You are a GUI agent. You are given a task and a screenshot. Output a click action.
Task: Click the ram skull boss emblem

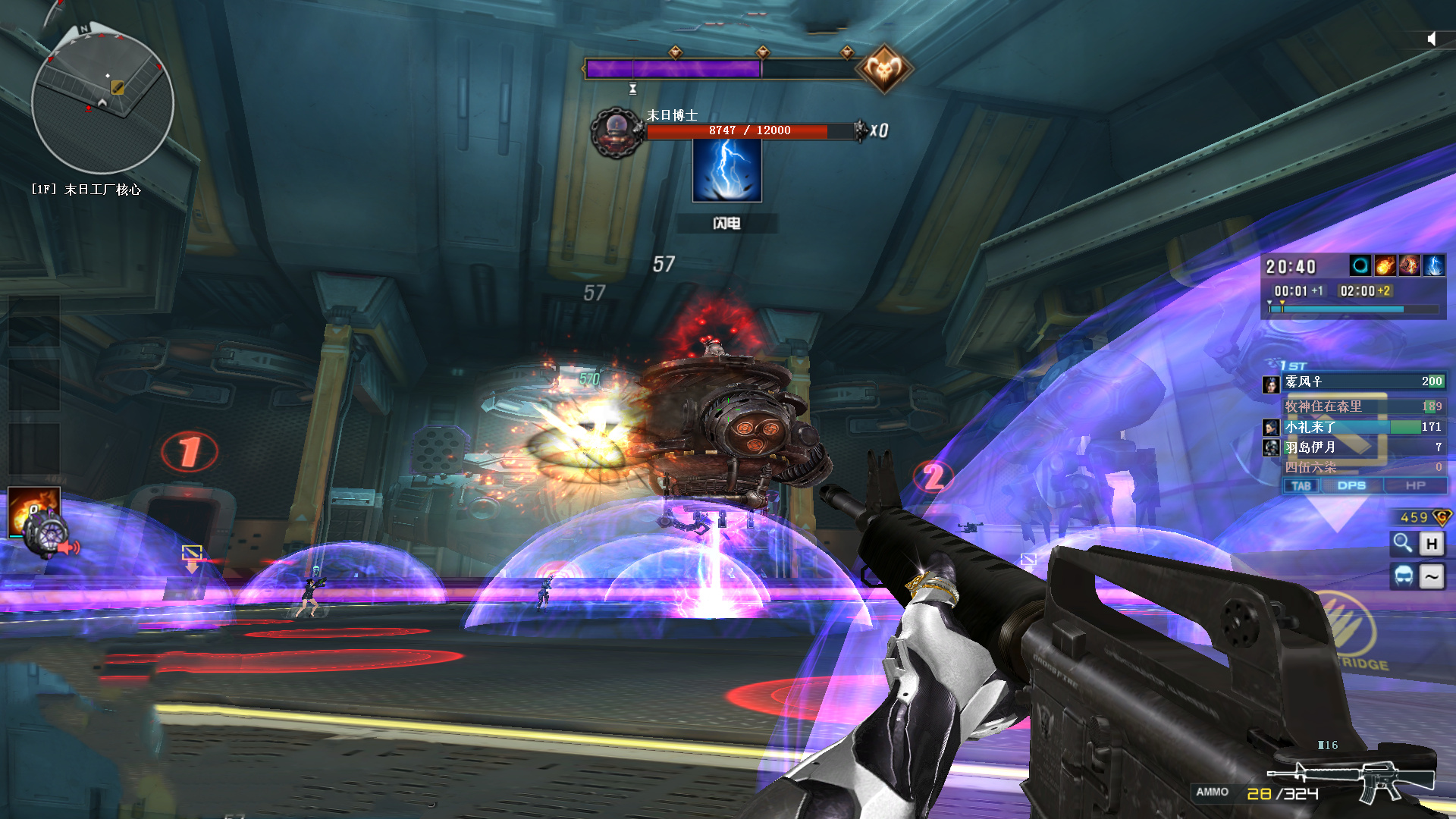pos(883,69)
